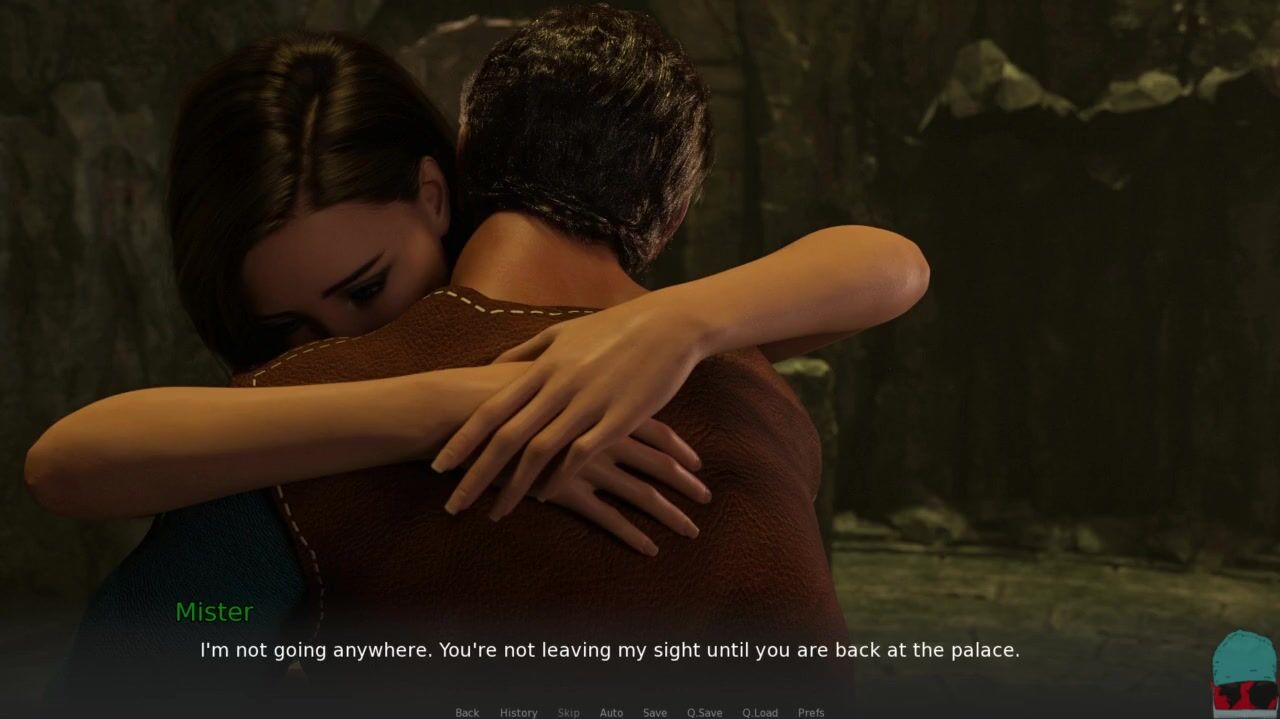Go Back to previous dialogue line
Screen dimensions: 1280x719
[x=467, y=712]
